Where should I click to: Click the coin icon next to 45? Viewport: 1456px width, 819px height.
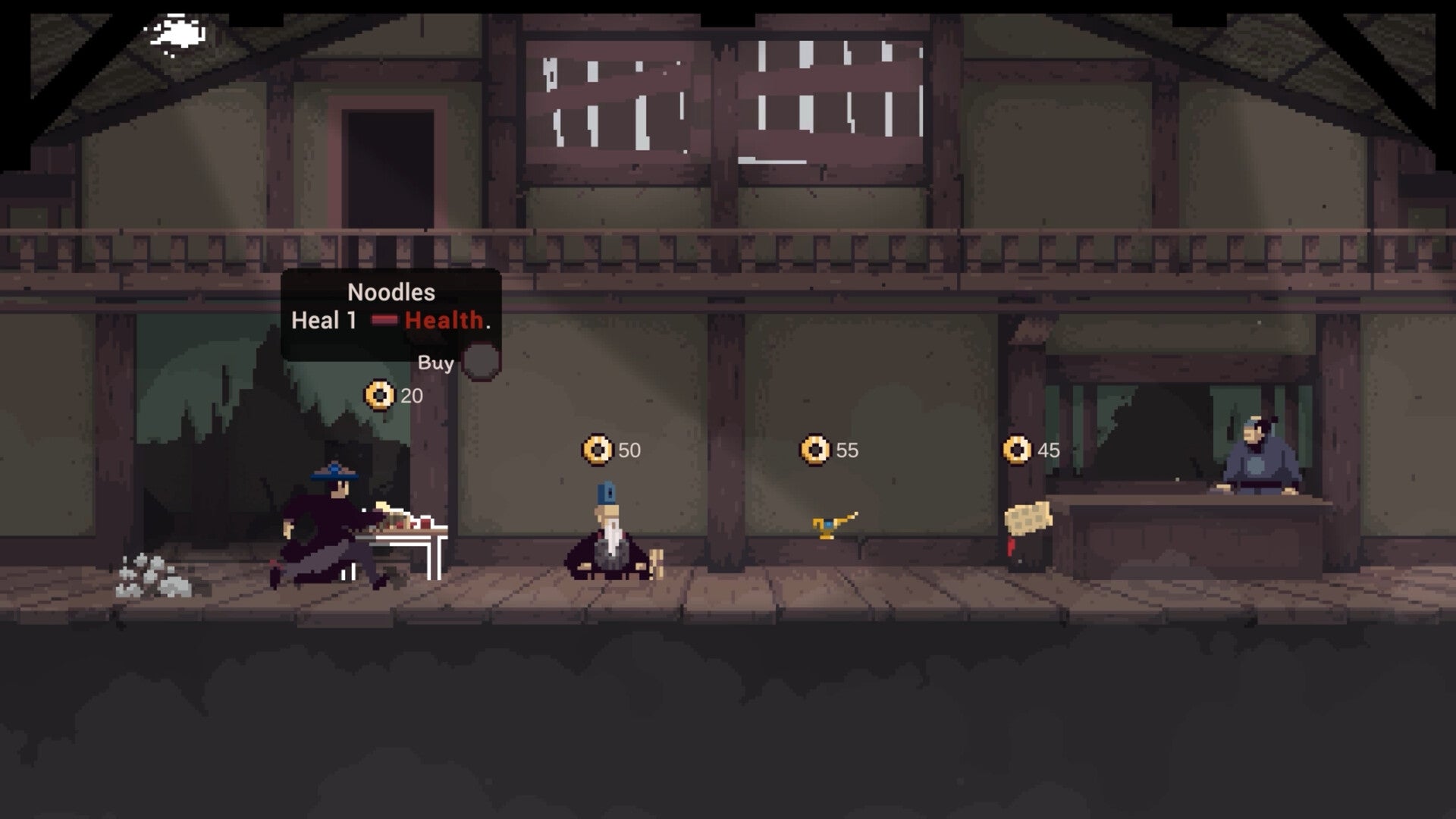[1016, 448]
